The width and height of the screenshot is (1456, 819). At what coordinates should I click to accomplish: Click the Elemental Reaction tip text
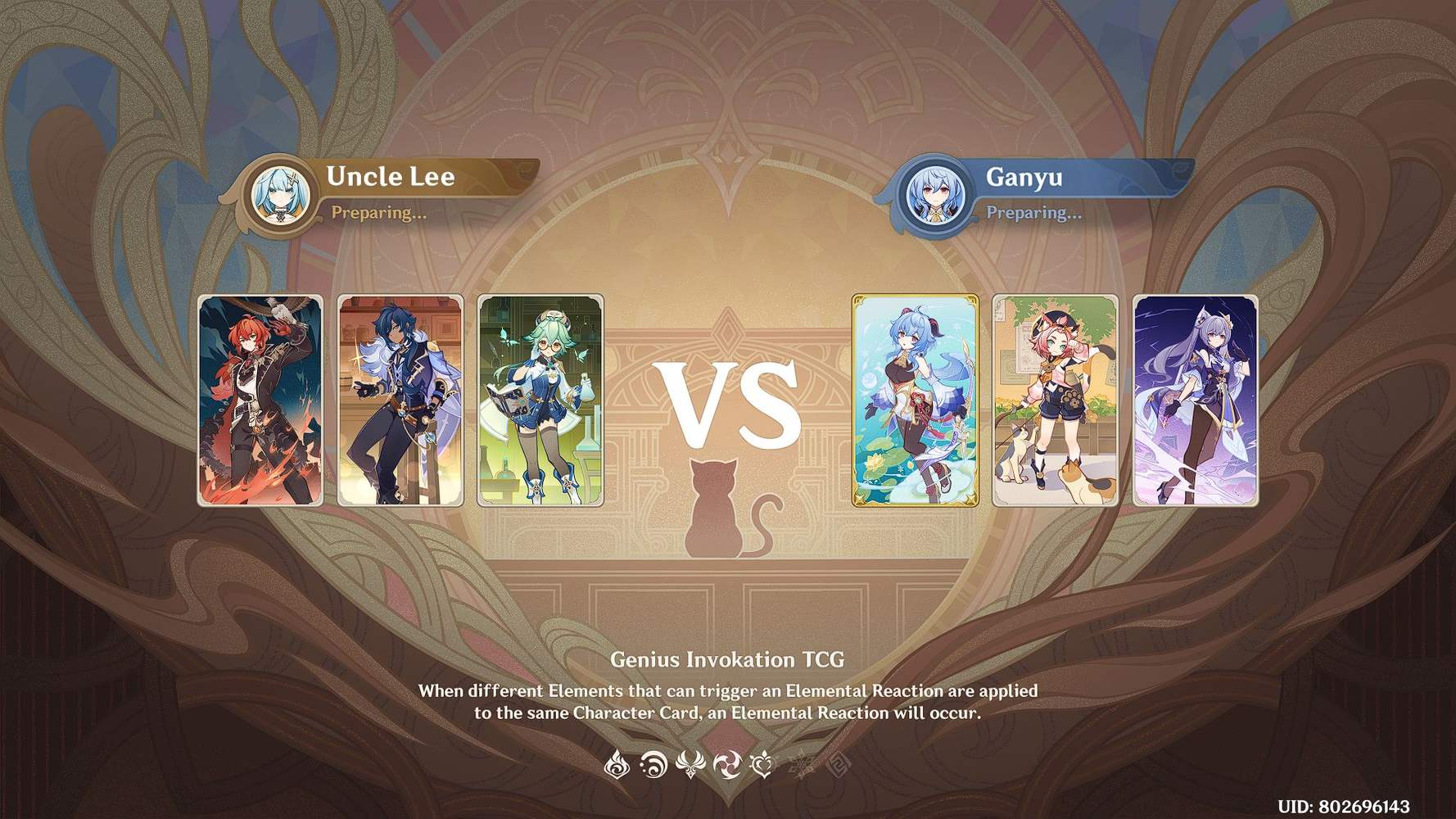pyautogui.click(x=727, y=700)
